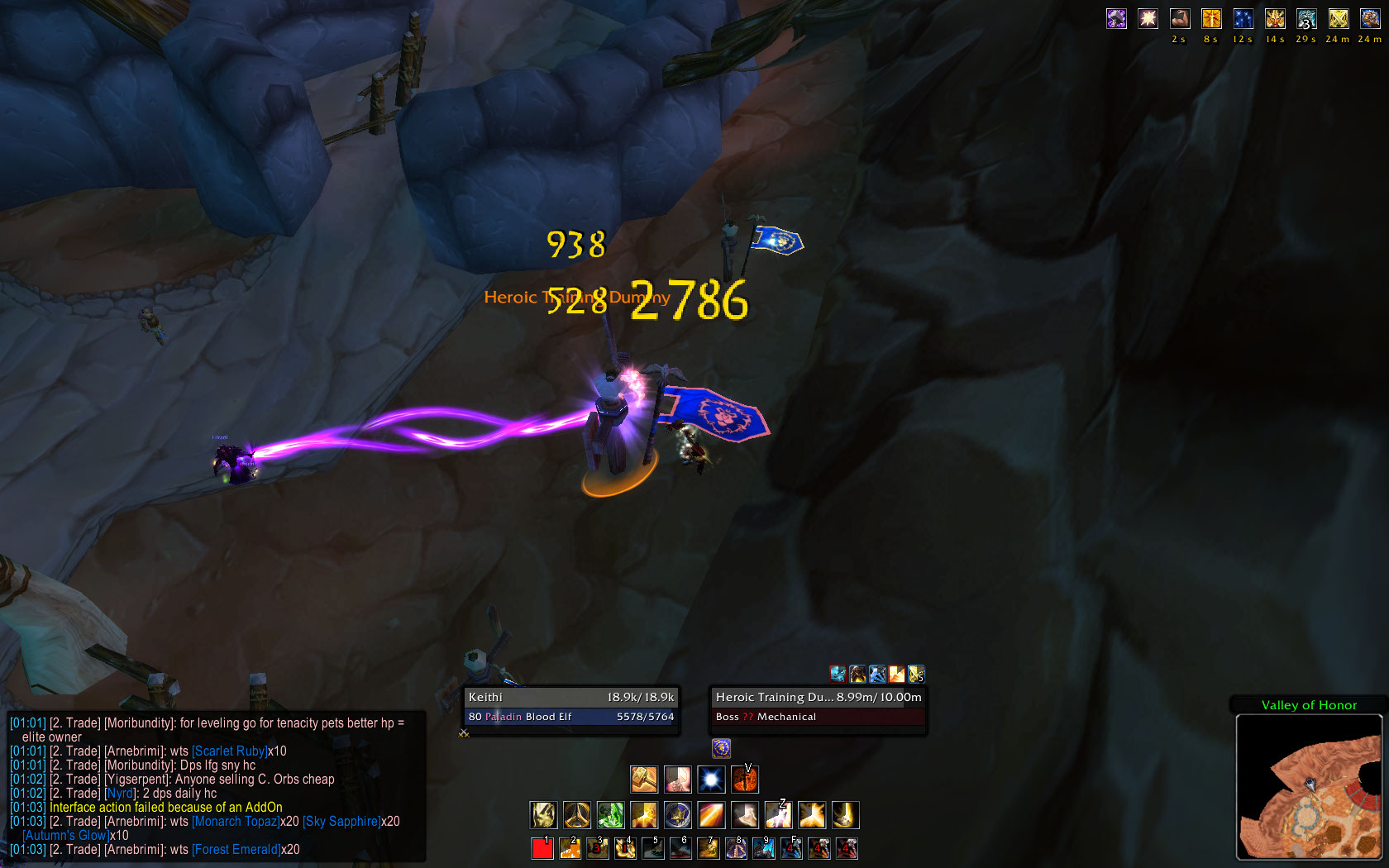Click the red square action slot 1
Viewport: 1389px width, 868px height.
point(542,848)
